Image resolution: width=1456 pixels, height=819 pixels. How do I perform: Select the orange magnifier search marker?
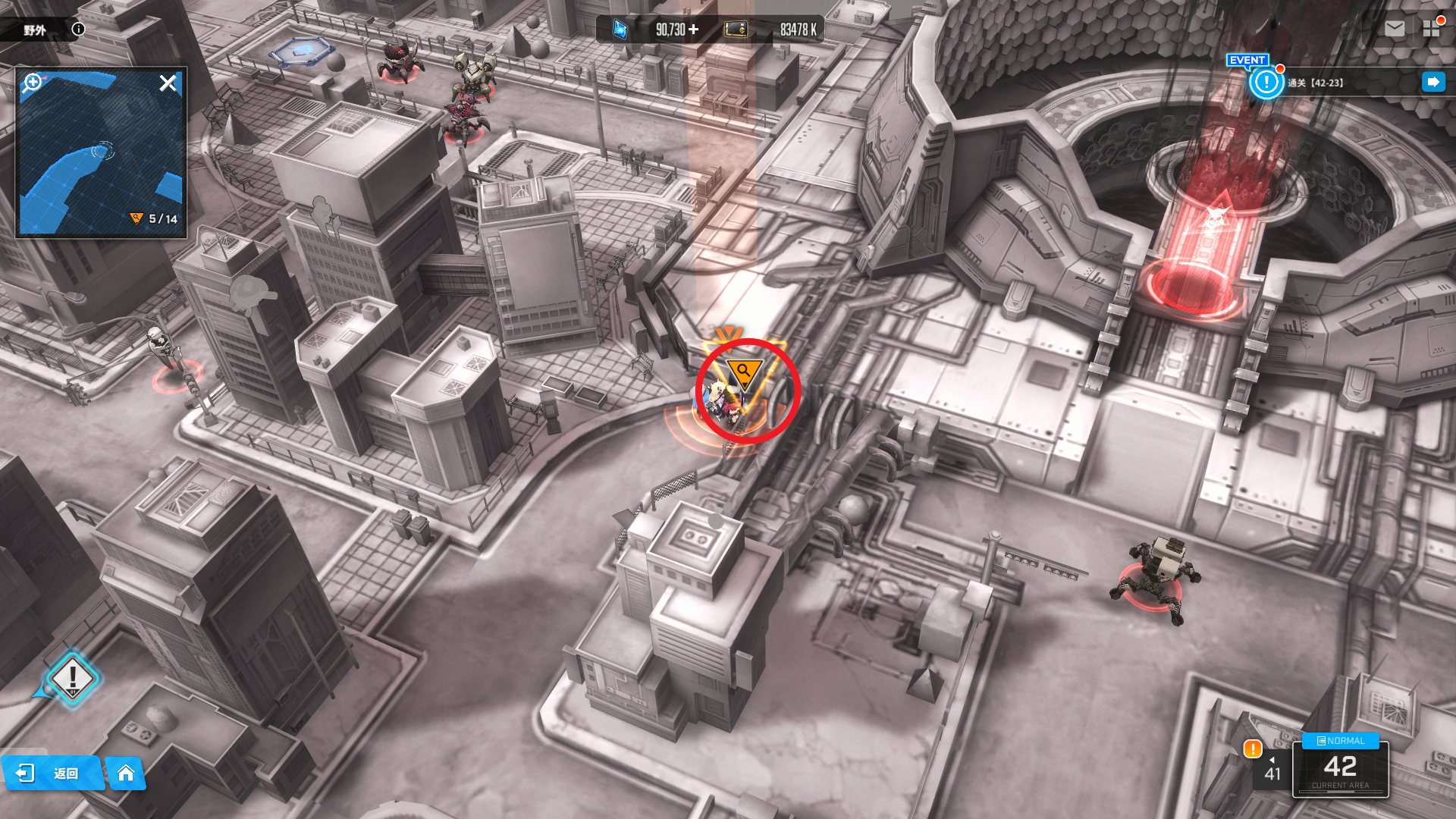(744, 372)
